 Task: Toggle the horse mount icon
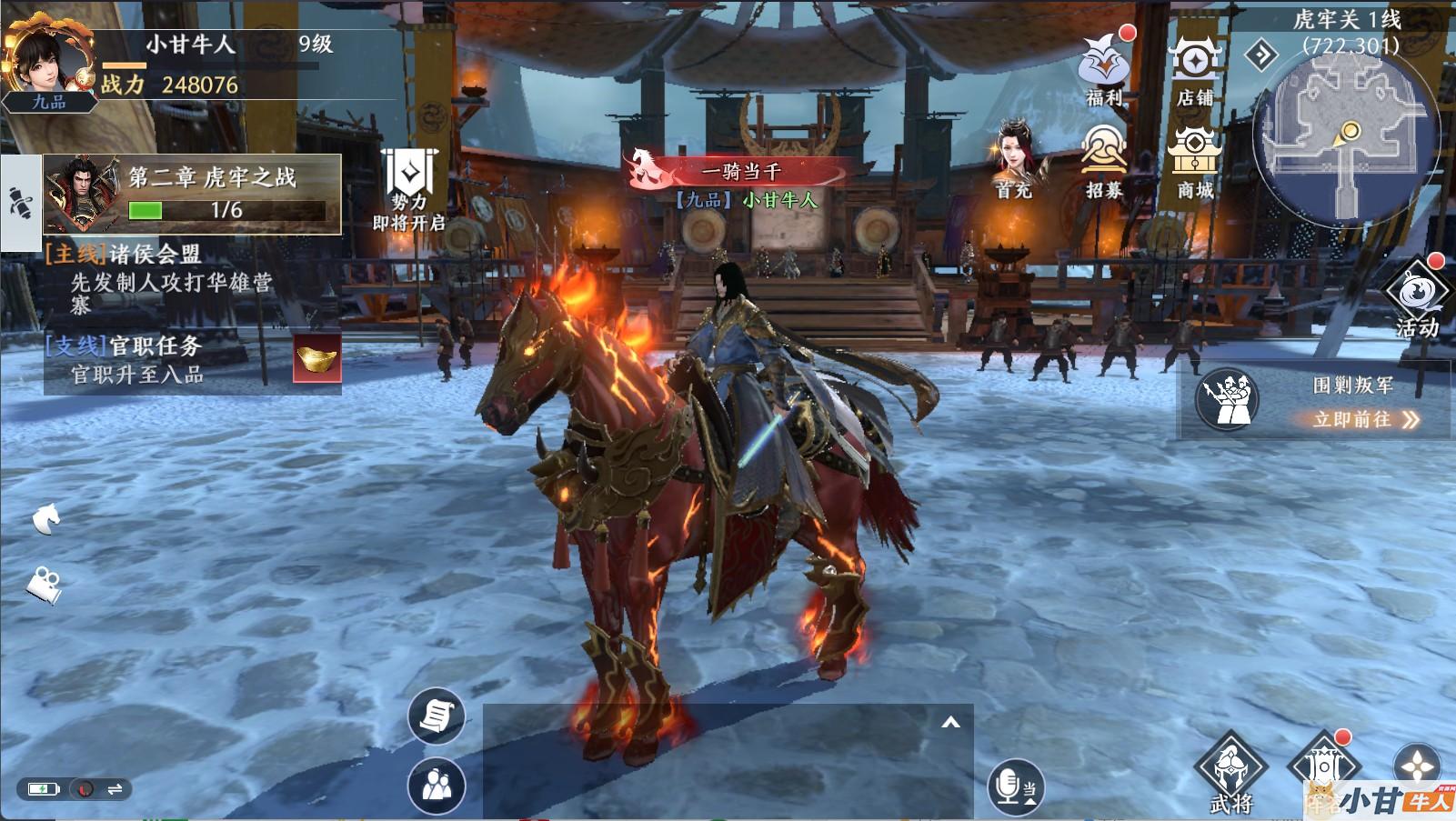(45, 519)
